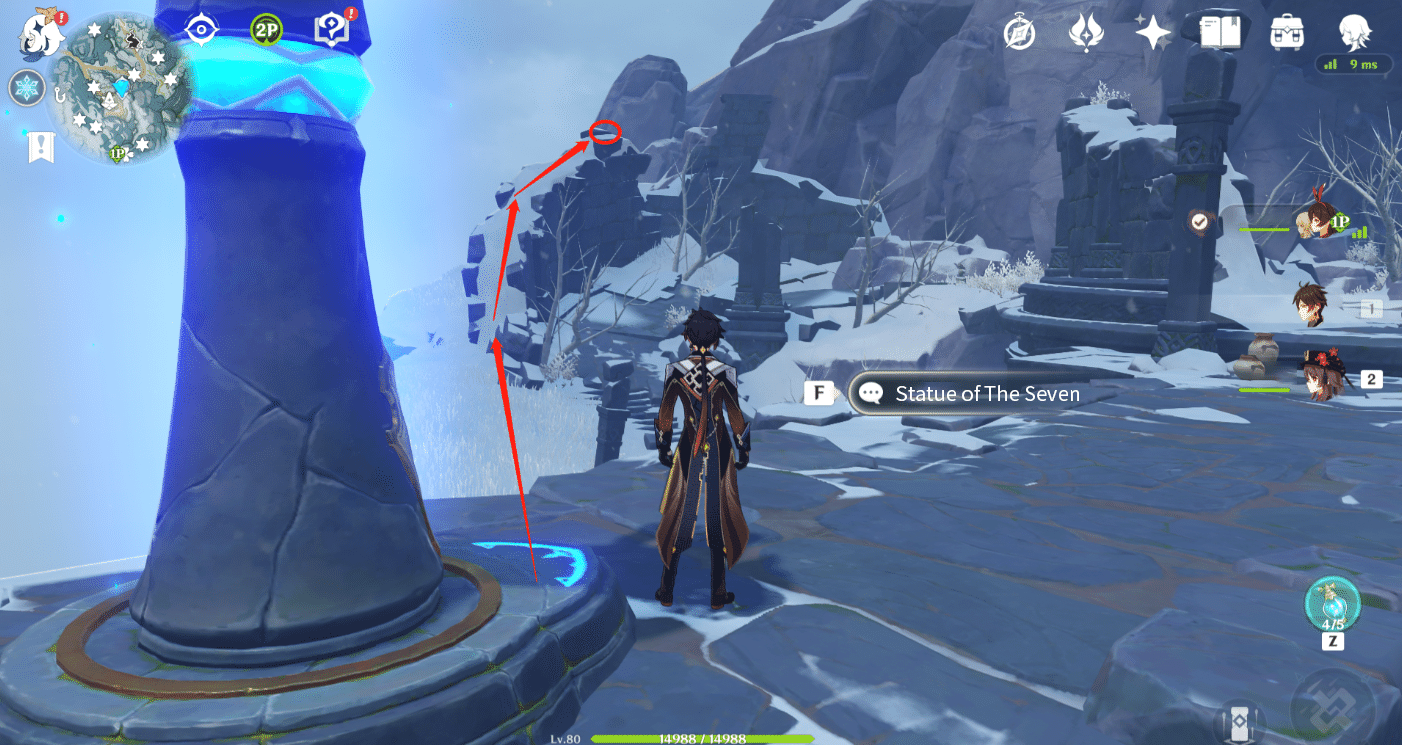Click the teammate ready checkmark badge
This screenshot has width=1402, height=745.
coord(1199,221)
